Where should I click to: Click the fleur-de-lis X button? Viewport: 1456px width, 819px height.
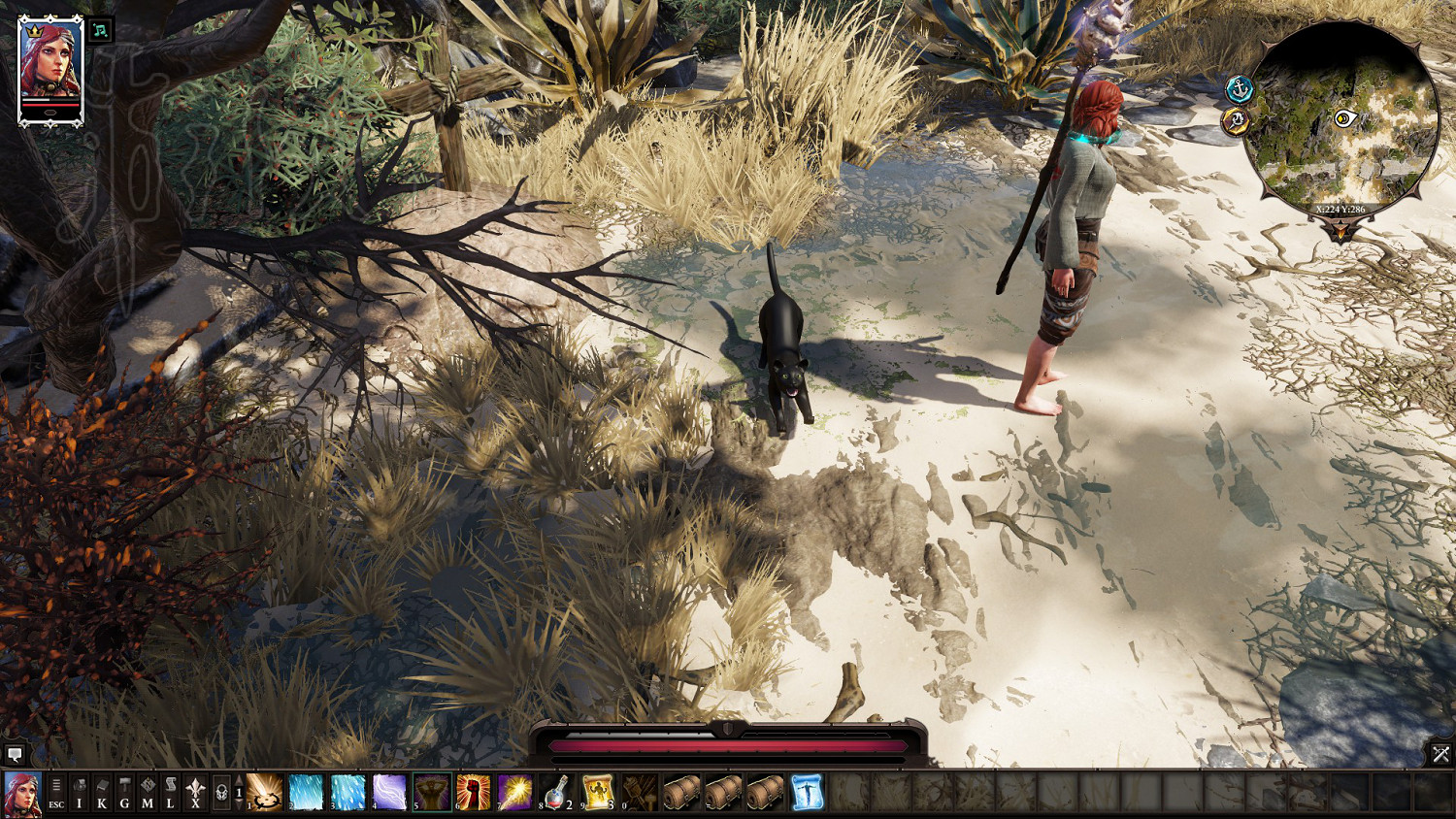click(x=195, y=792)
